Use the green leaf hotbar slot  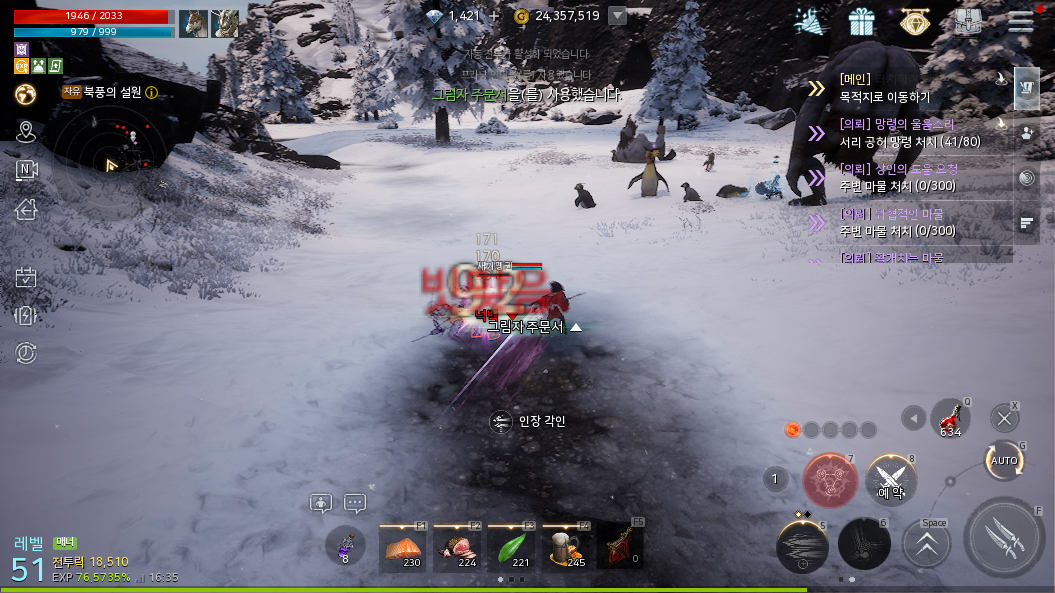(x=512, y=548)
